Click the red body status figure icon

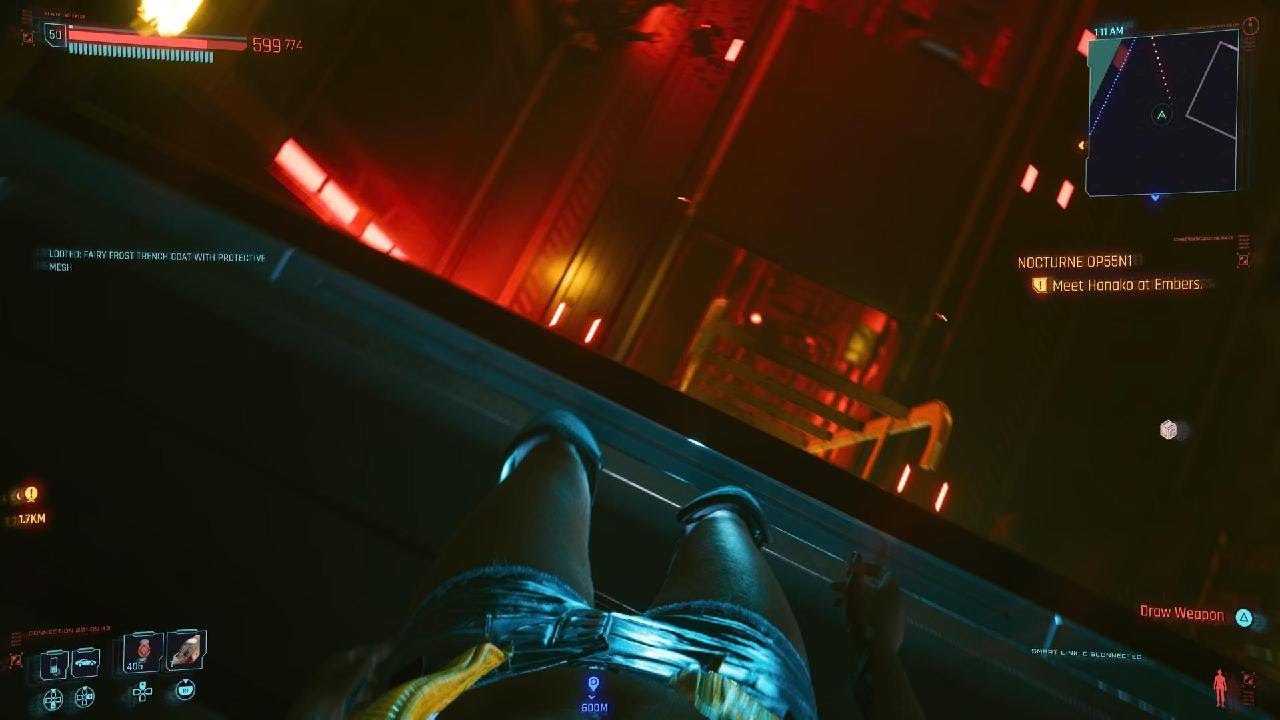(1219, 689)
